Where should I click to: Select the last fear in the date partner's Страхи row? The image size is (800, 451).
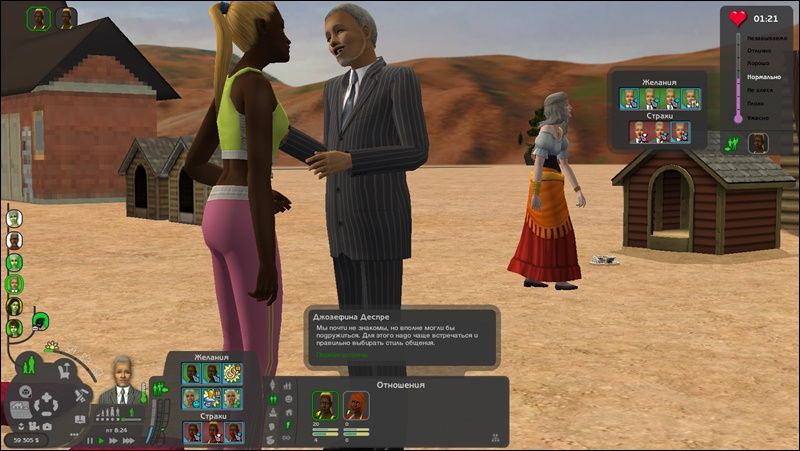point(680,132)
